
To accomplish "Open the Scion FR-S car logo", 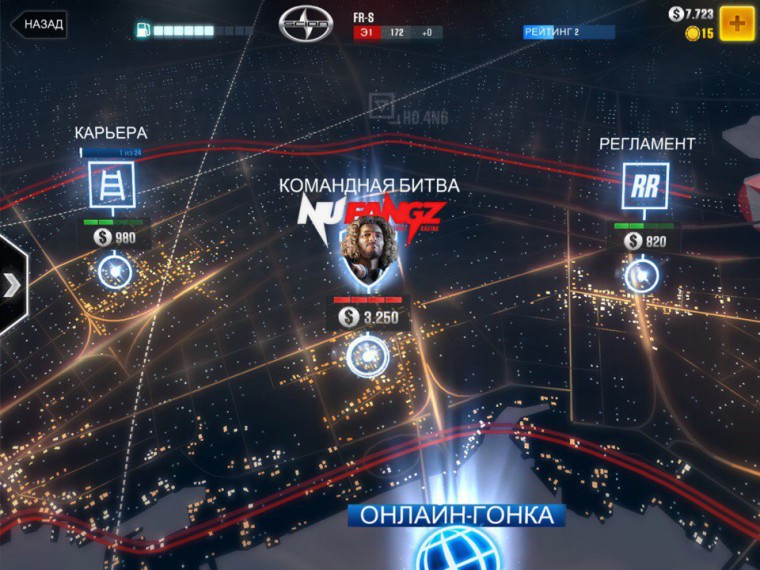I will [x=306, y=23].
